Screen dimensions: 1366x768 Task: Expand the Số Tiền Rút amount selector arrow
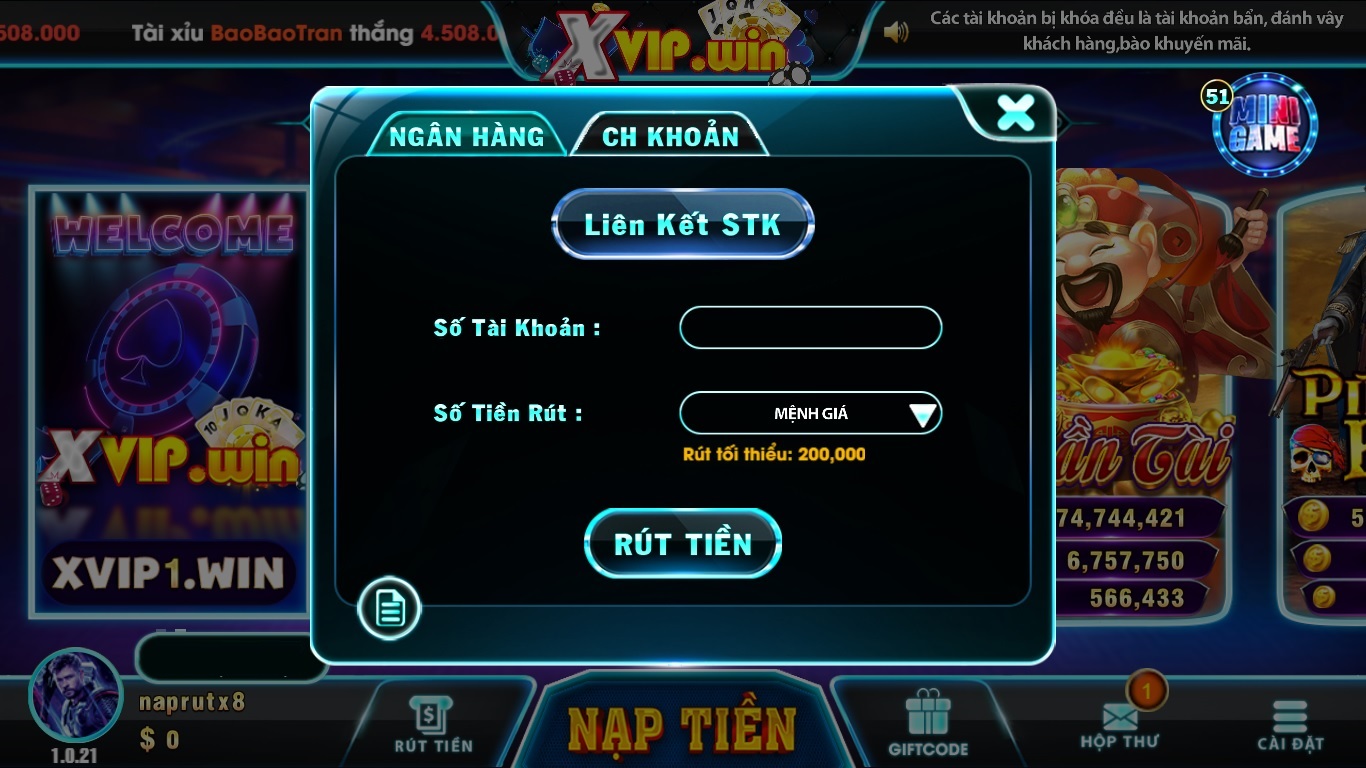[922, 412]
